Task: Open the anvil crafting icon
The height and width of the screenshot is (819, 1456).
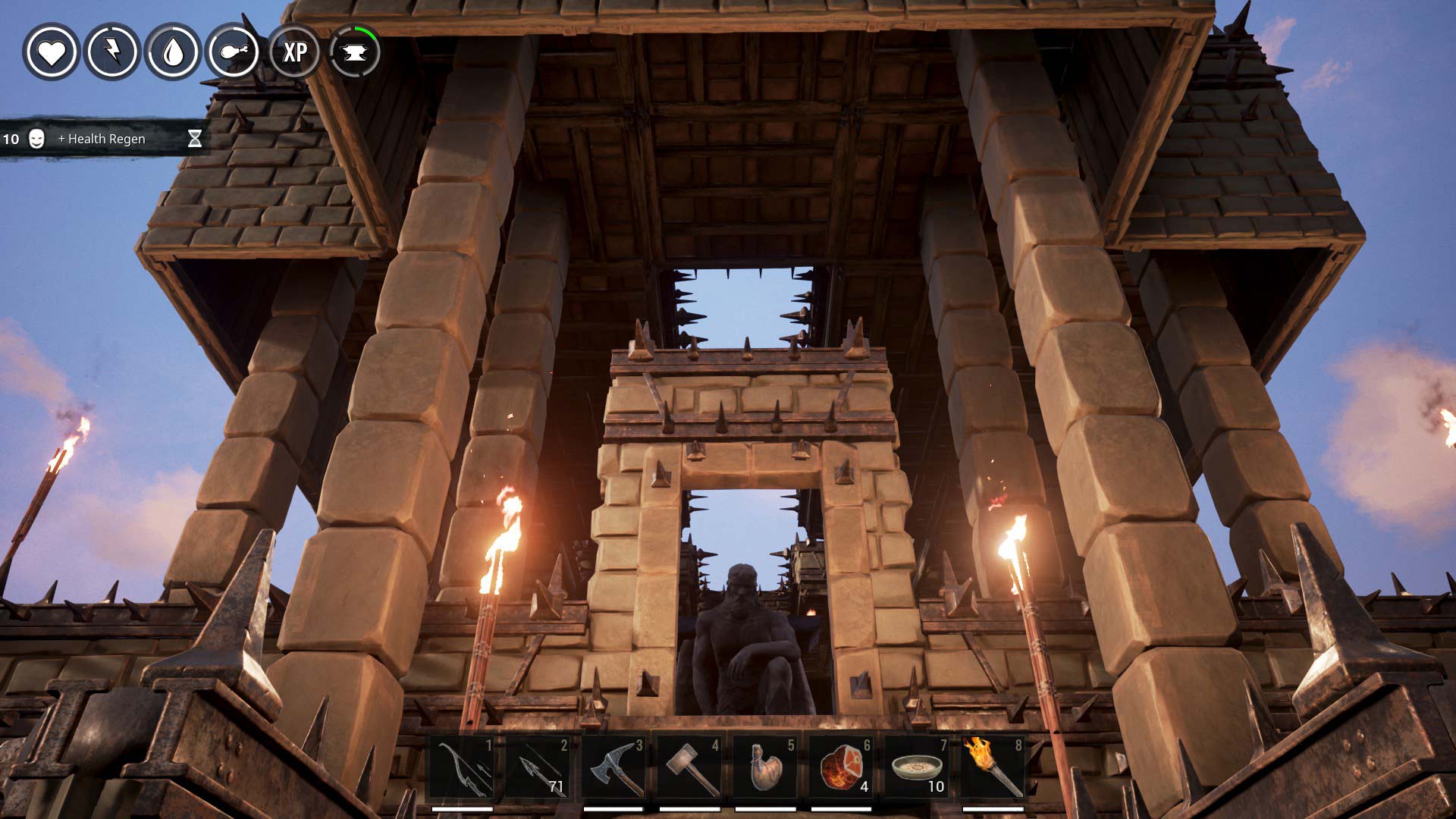Action: (x=354, y=52)
